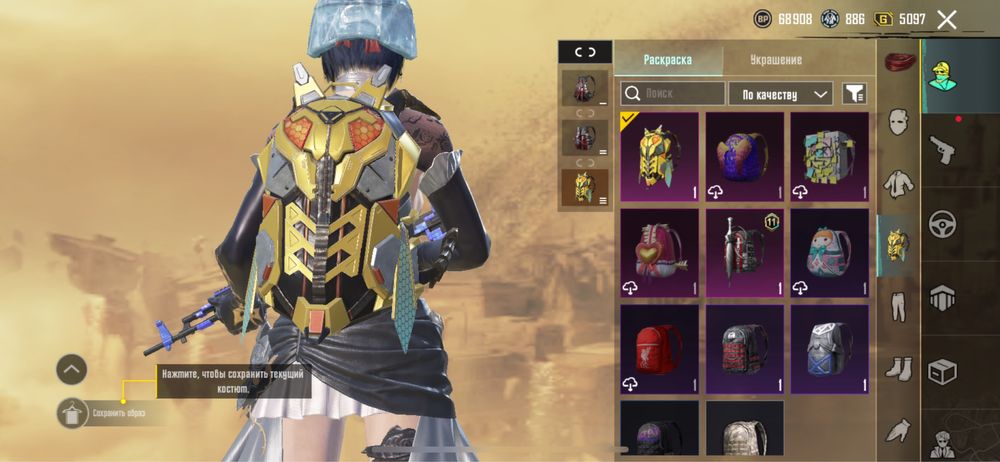Open the steering wheel vehicles section
Viewport: 1000px width, 462px height.
click(942, 222)
